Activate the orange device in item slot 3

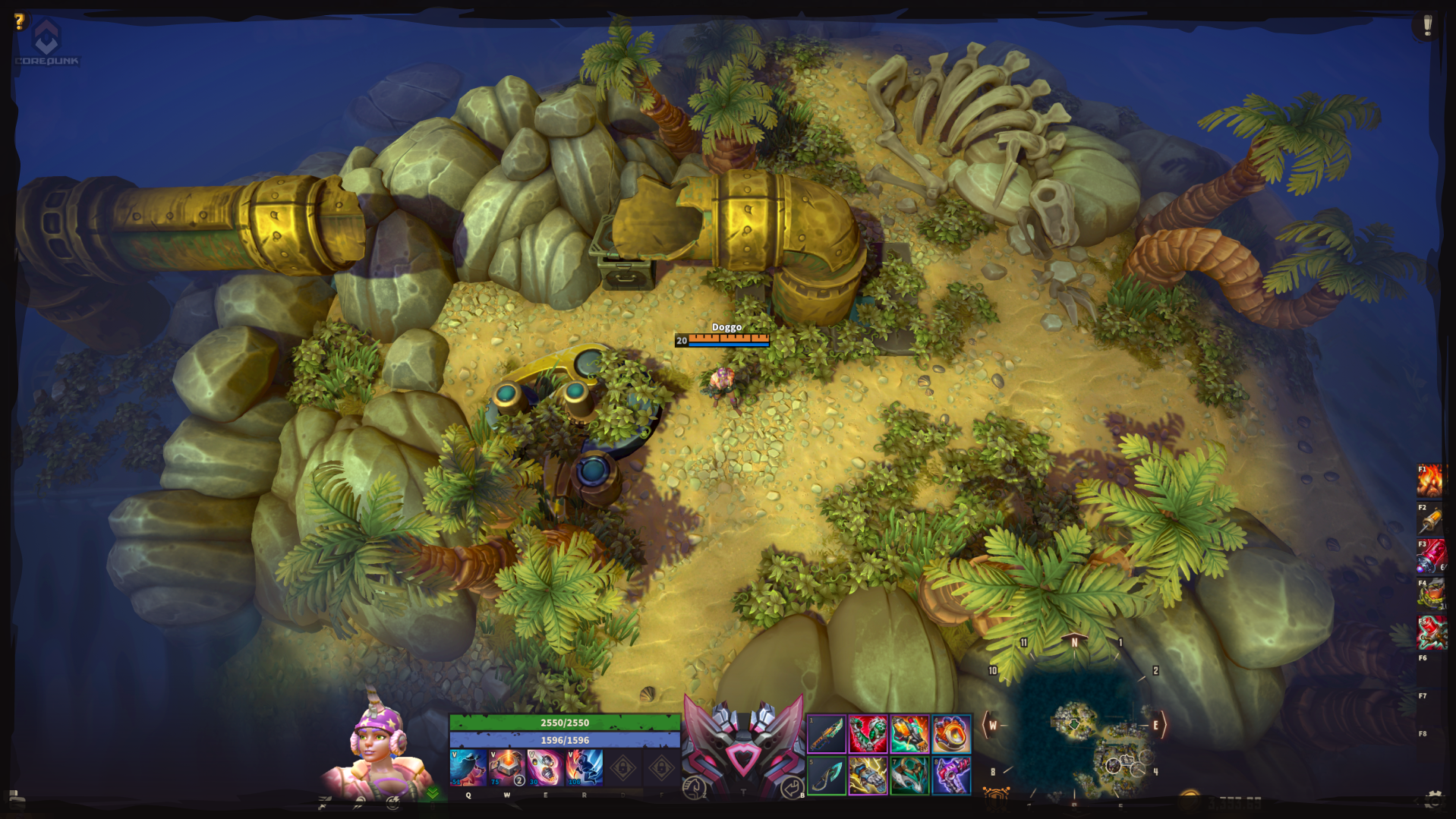(909, 734)
